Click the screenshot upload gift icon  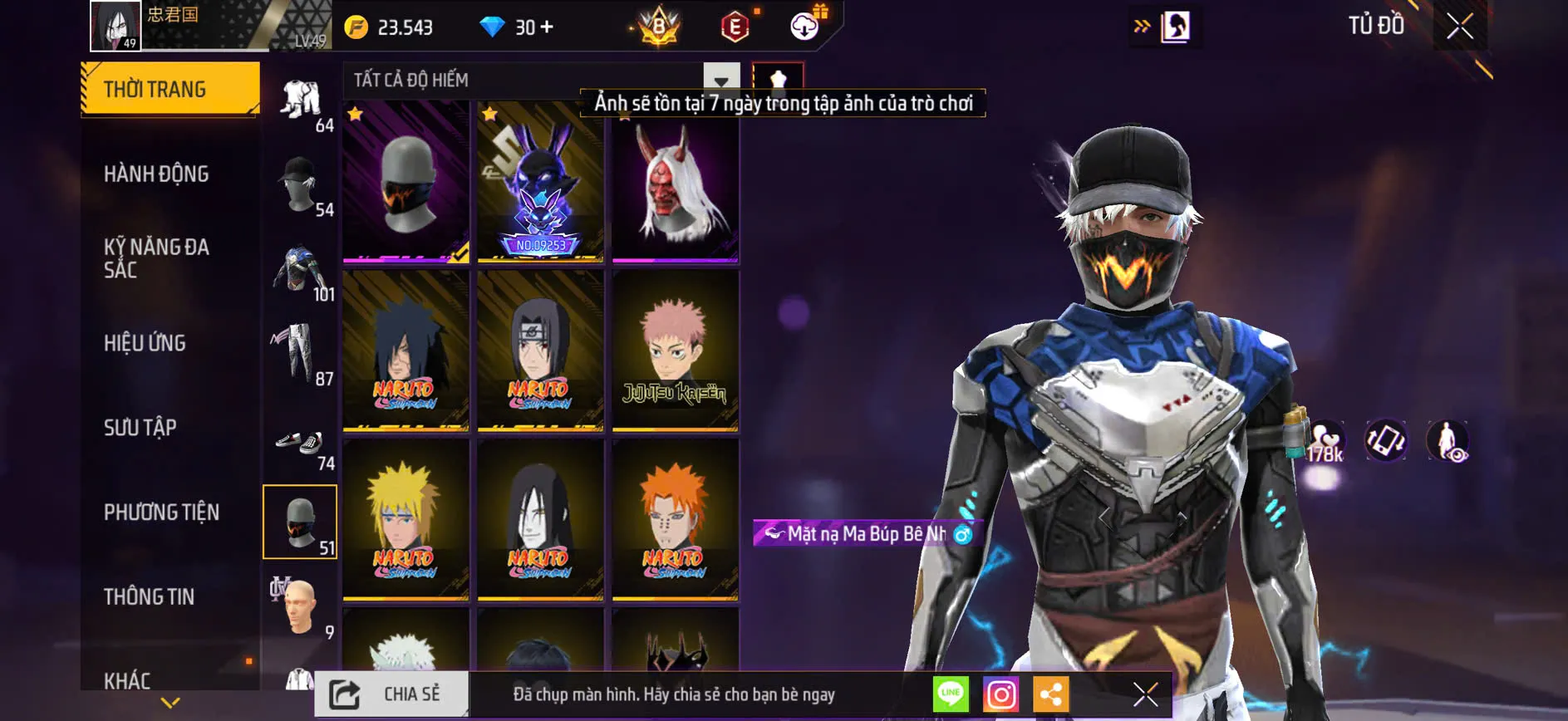(x=802, y=25)
